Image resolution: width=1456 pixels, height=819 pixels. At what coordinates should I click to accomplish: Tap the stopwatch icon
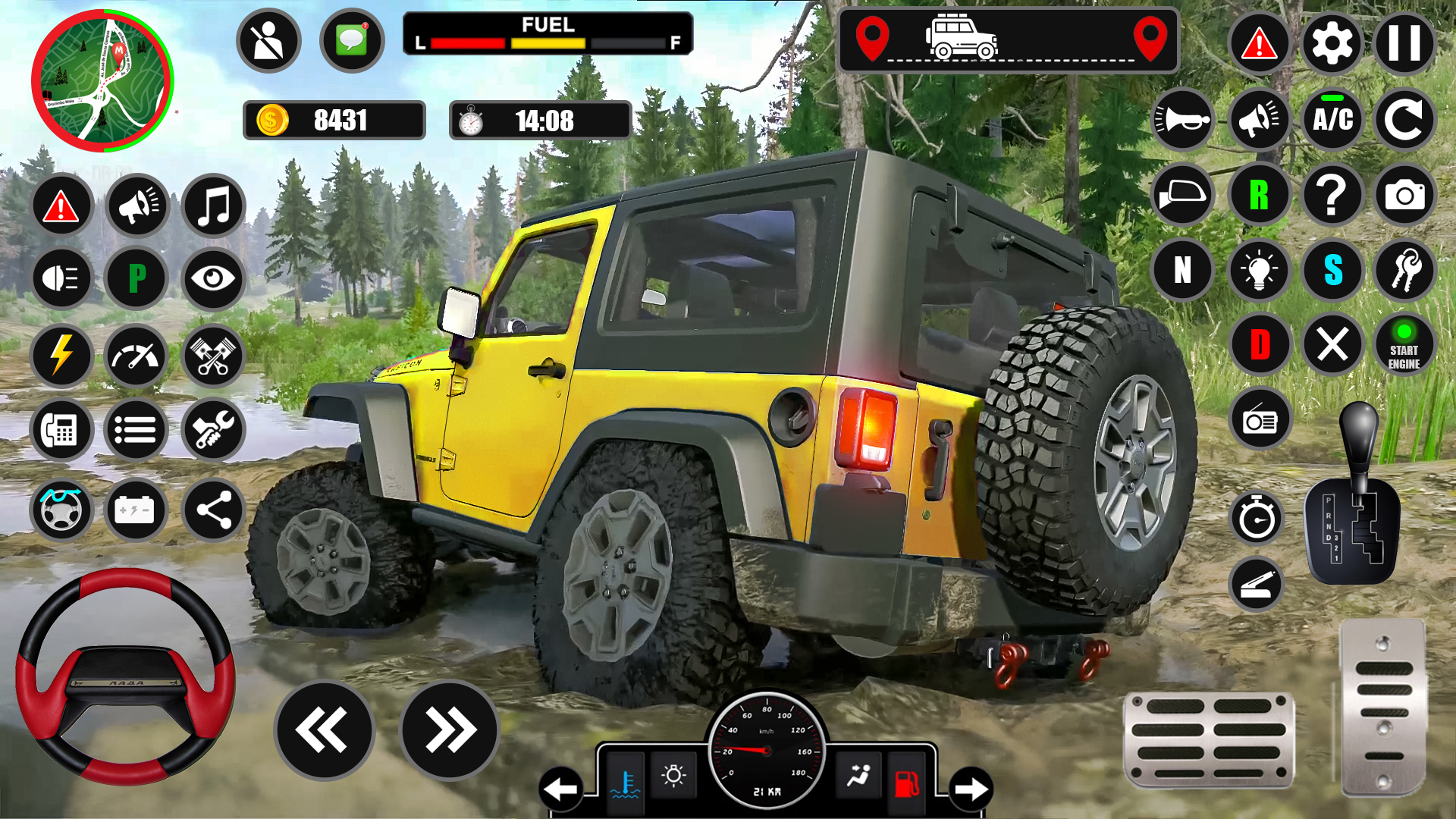pos(1258,520)
